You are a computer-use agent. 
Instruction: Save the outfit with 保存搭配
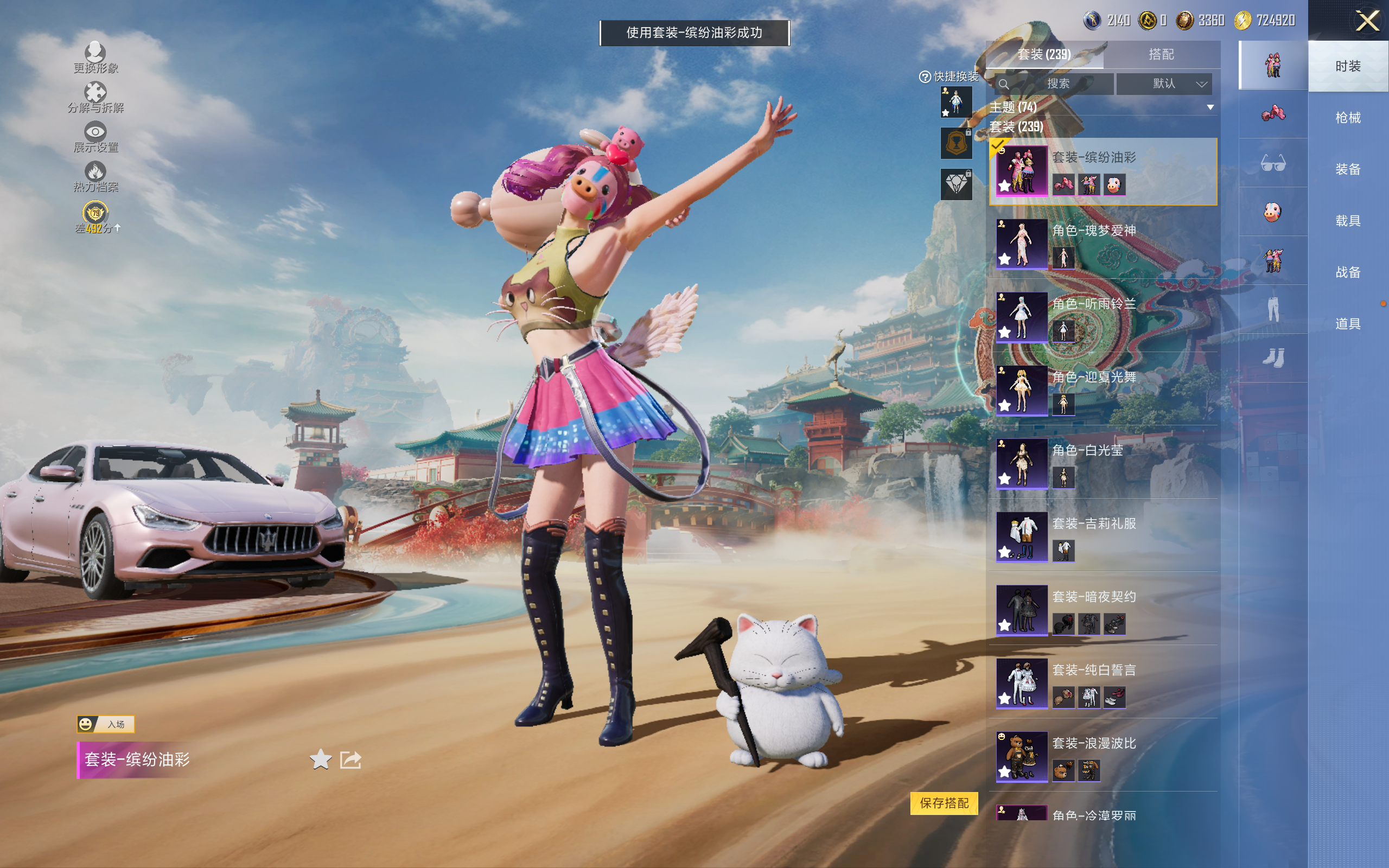click(x=944, y=802)
